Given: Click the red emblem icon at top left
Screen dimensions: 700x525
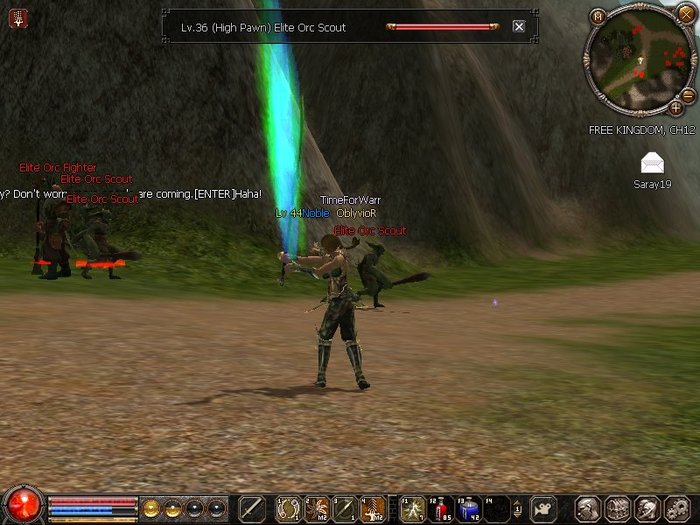Looking at the screenshot, I should point(18,17).
